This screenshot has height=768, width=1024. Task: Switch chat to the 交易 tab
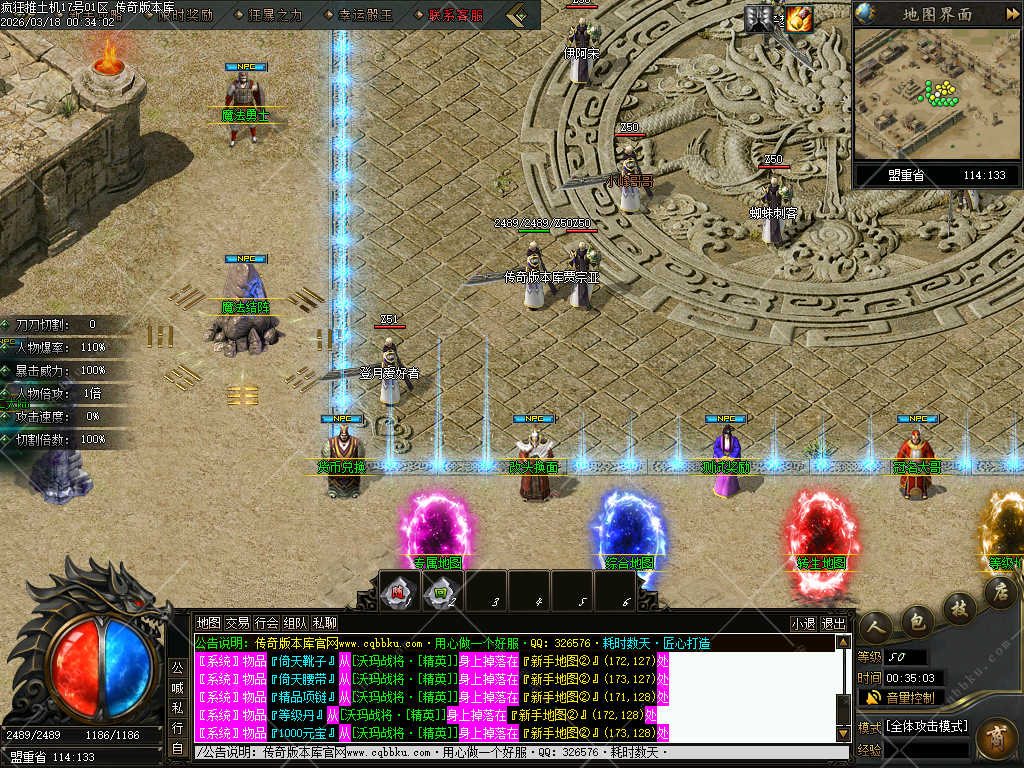[237, 623]
